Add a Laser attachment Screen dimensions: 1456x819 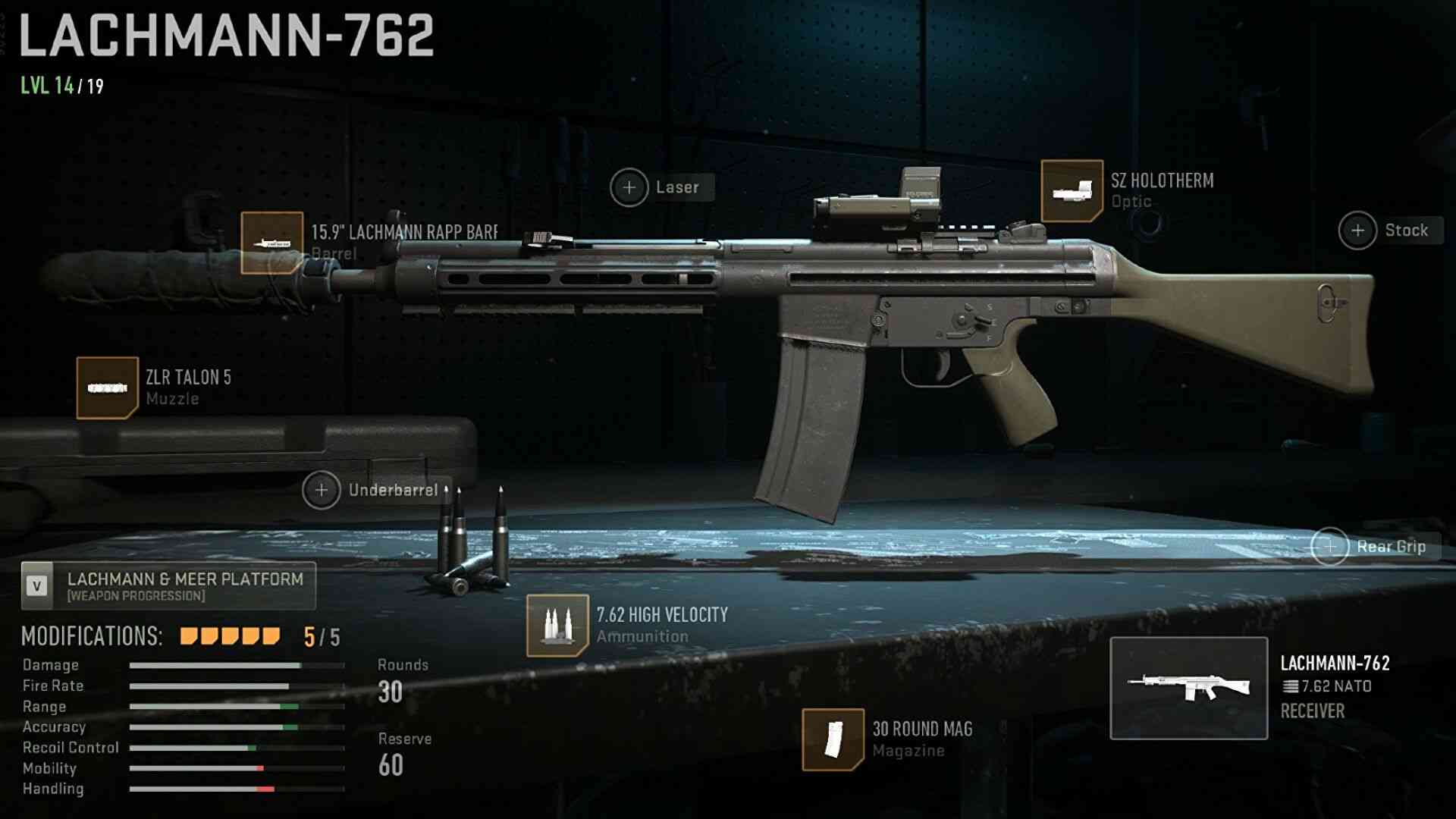coord(629,187)
